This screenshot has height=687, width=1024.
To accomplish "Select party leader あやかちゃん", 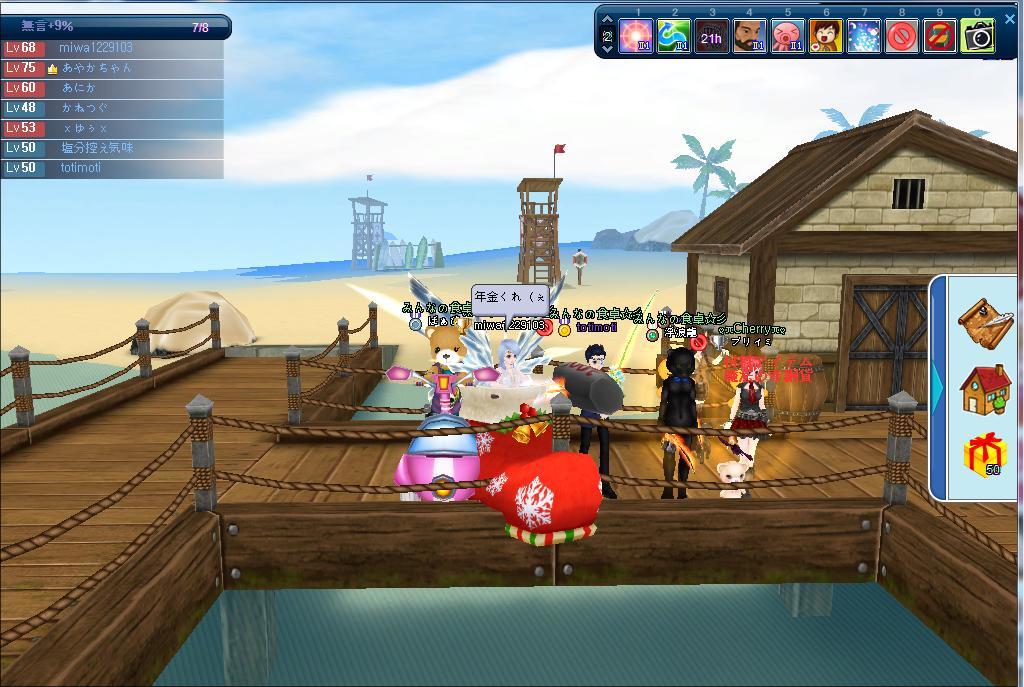I will (x=96, y=68).
